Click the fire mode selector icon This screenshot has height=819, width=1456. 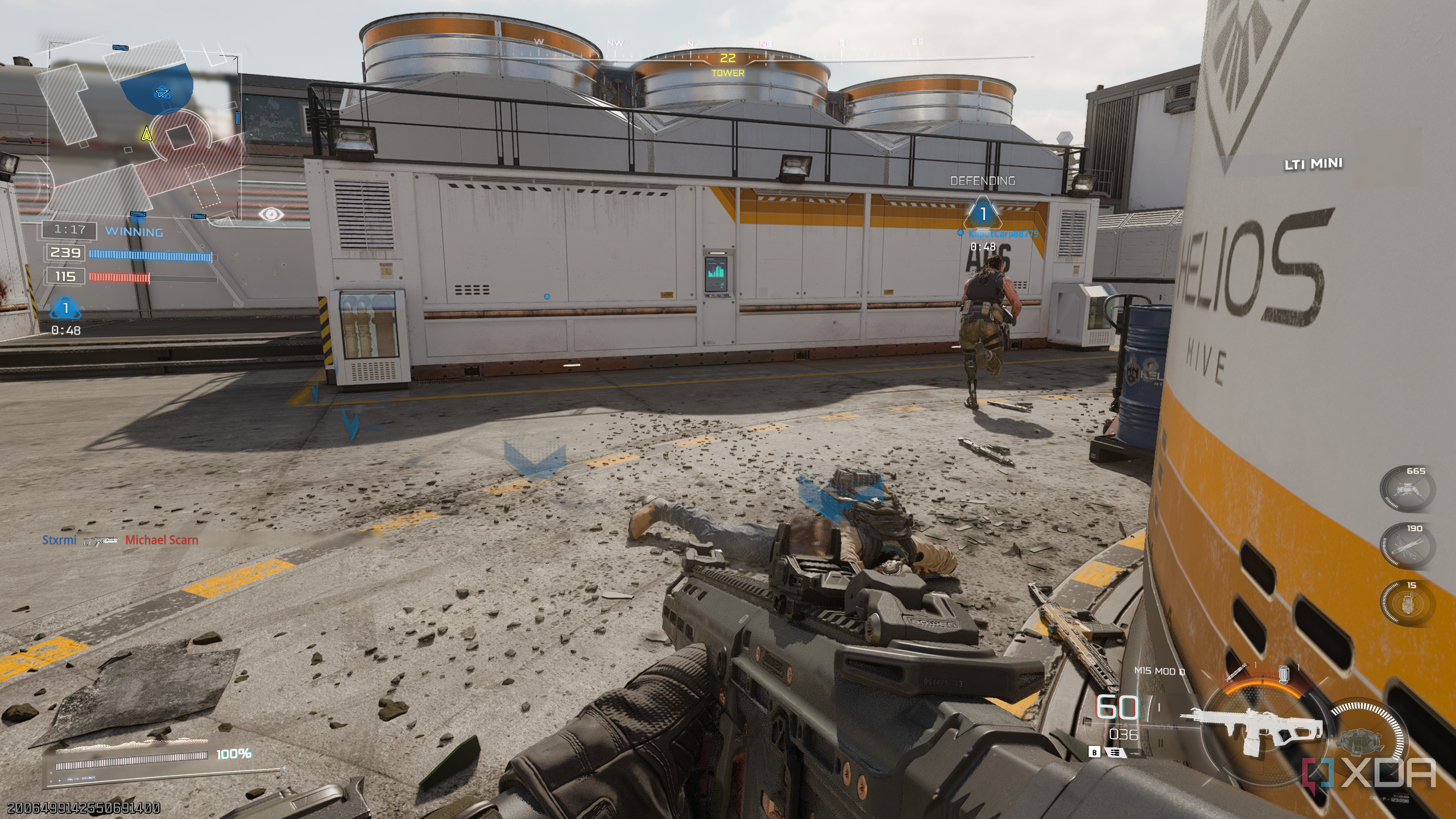(1114, 752)
